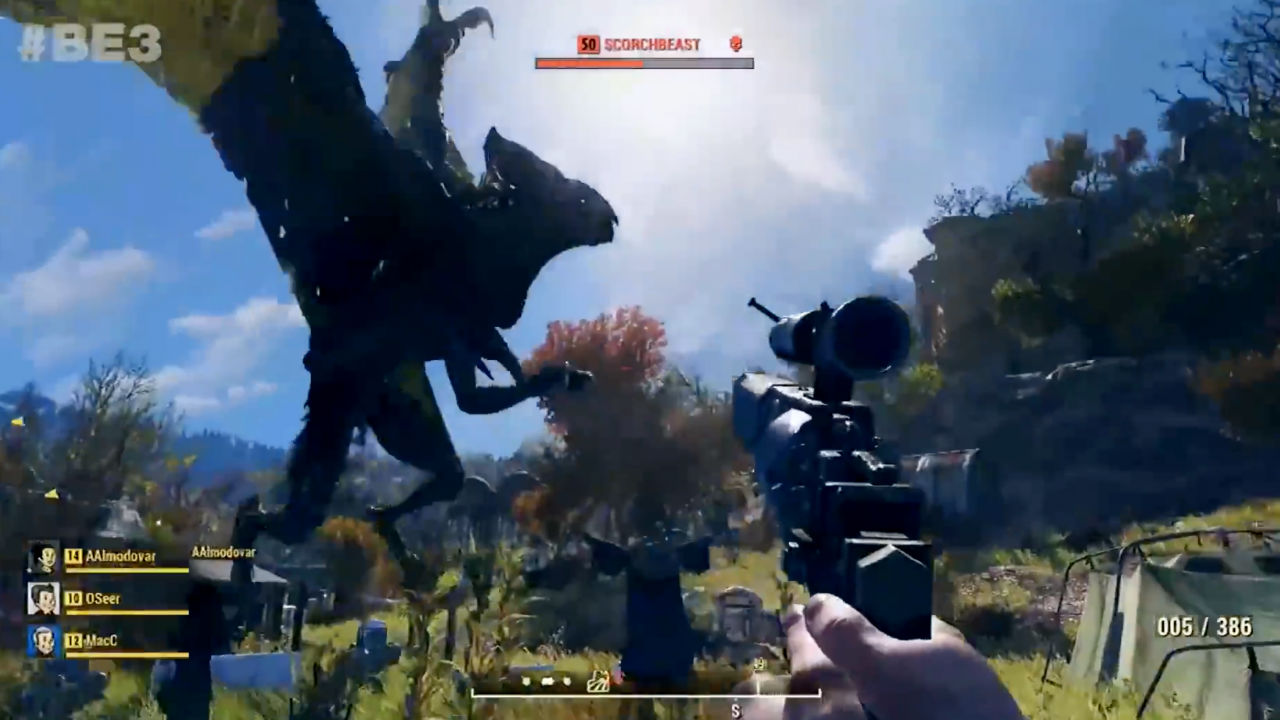Click MacC's blue avatar icon
Image resolution: width=1280 pixels, height=720 pixels.
click(x=42, y=640)
